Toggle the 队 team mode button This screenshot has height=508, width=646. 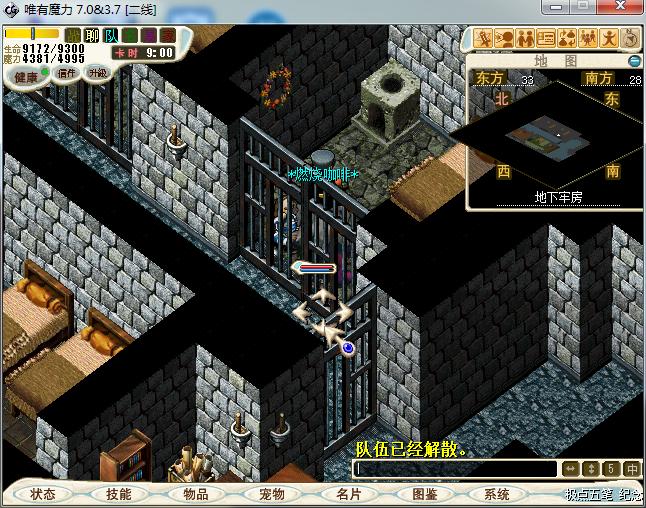pyautogui.click(x=111, y=36)
